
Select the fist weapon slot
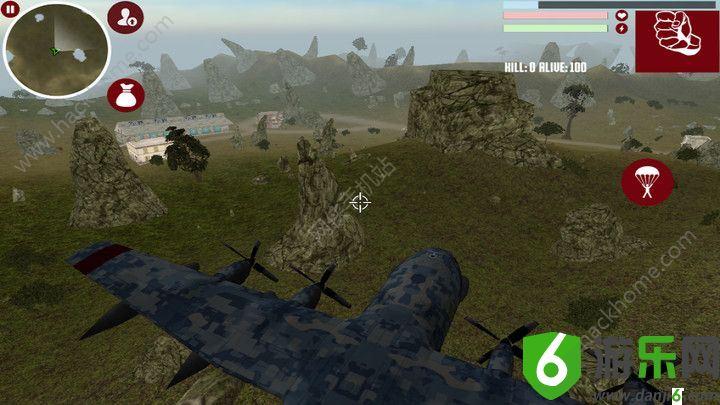(x=671, y=39)
